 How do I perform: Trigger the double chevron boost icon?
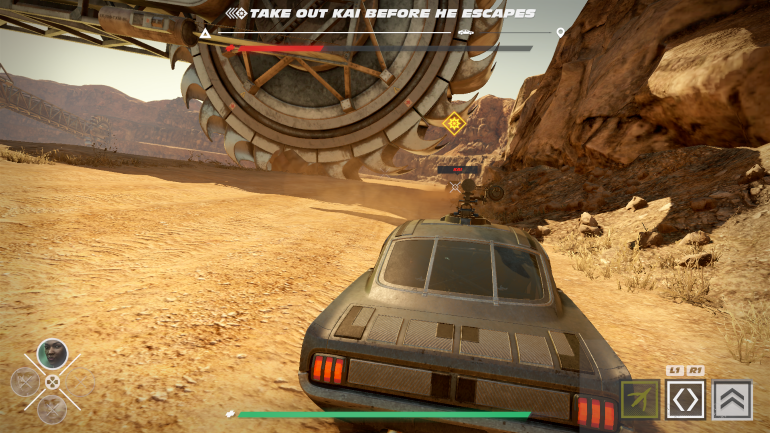[733, 399]
